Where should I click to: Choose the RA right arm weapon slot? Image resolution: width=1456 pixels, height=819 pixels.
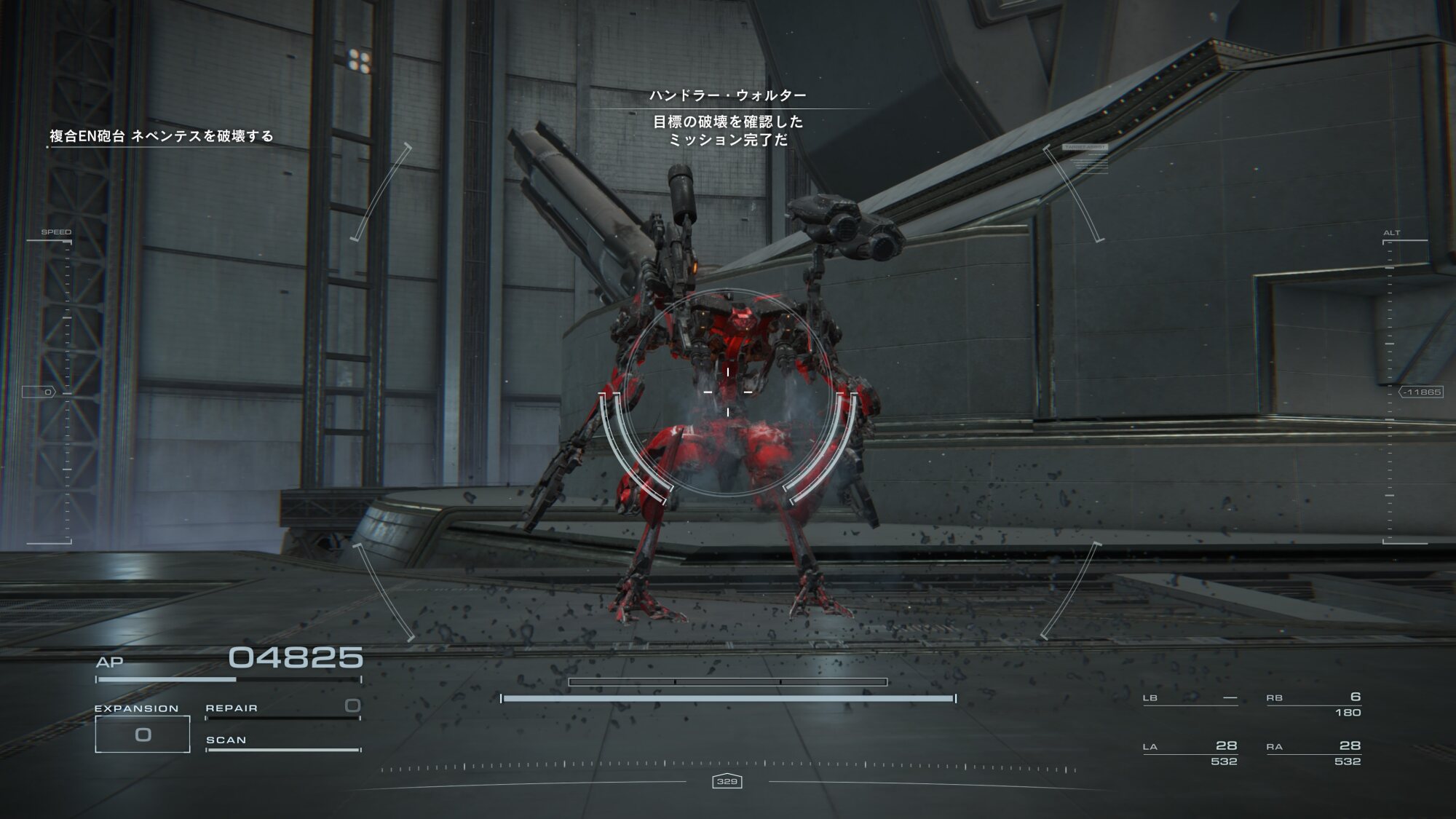click(x=1313, y=752)
